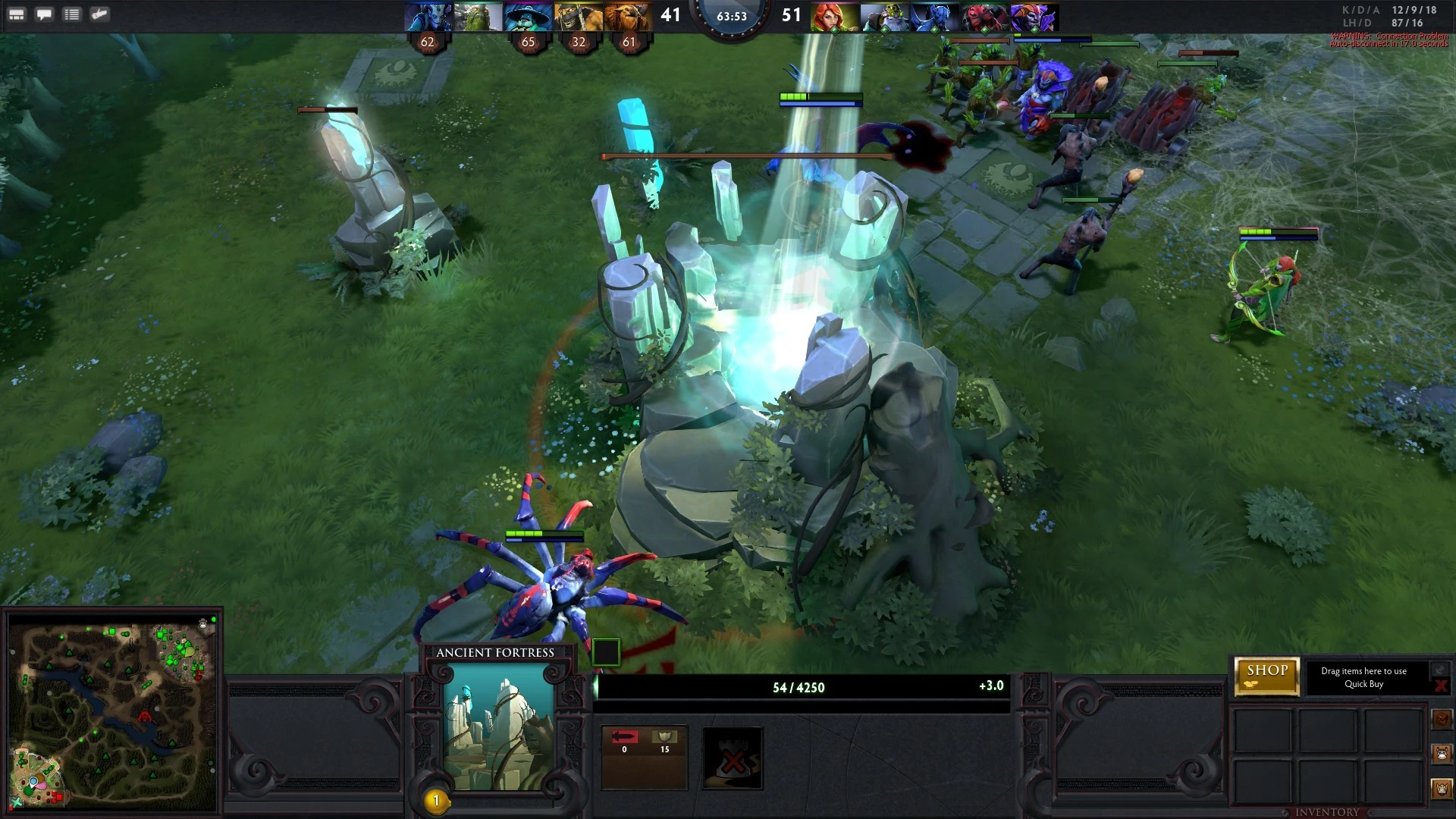This screenshot has height=819, width=1456.
Task: Click the crowned courier icon button
Action: click(x=1442, y=789)
